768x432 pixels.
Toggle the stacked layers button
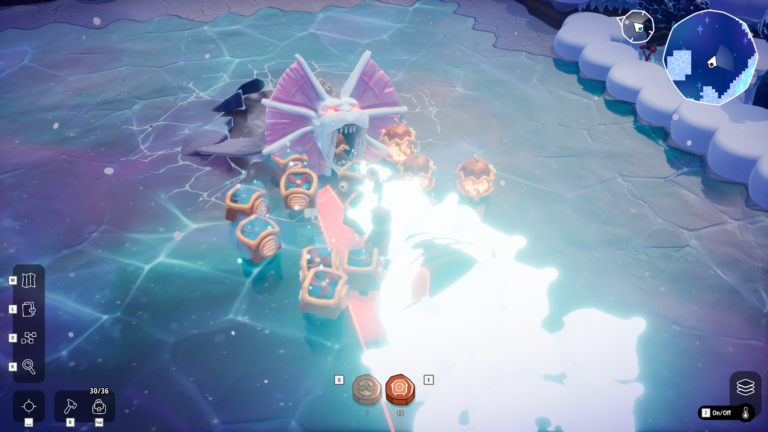click(745, 386)
